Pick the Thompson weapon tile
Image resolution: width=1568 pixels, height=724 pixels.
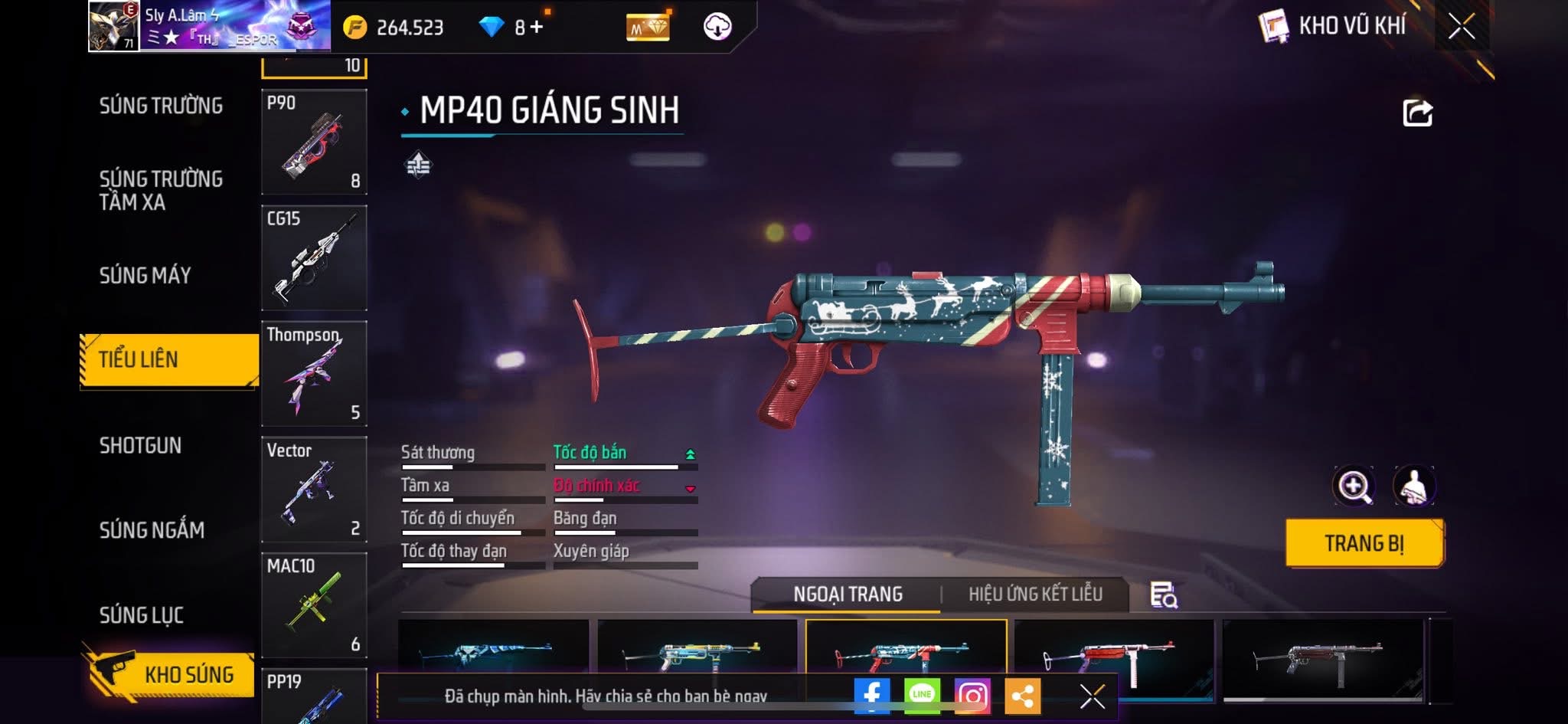[314, 374]
